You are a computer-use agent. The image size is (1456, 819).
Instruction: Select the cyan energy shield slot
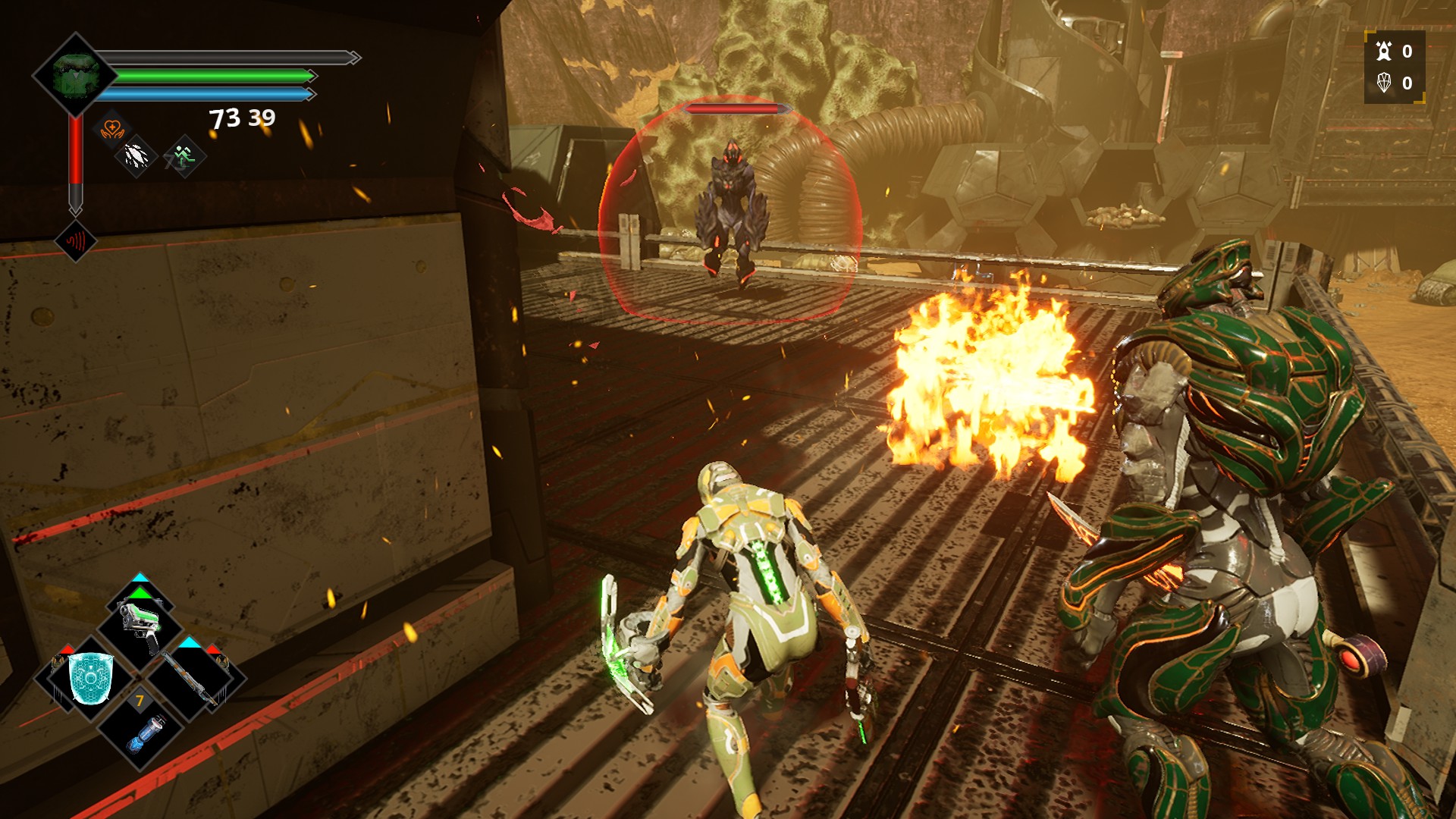point(91,678)
